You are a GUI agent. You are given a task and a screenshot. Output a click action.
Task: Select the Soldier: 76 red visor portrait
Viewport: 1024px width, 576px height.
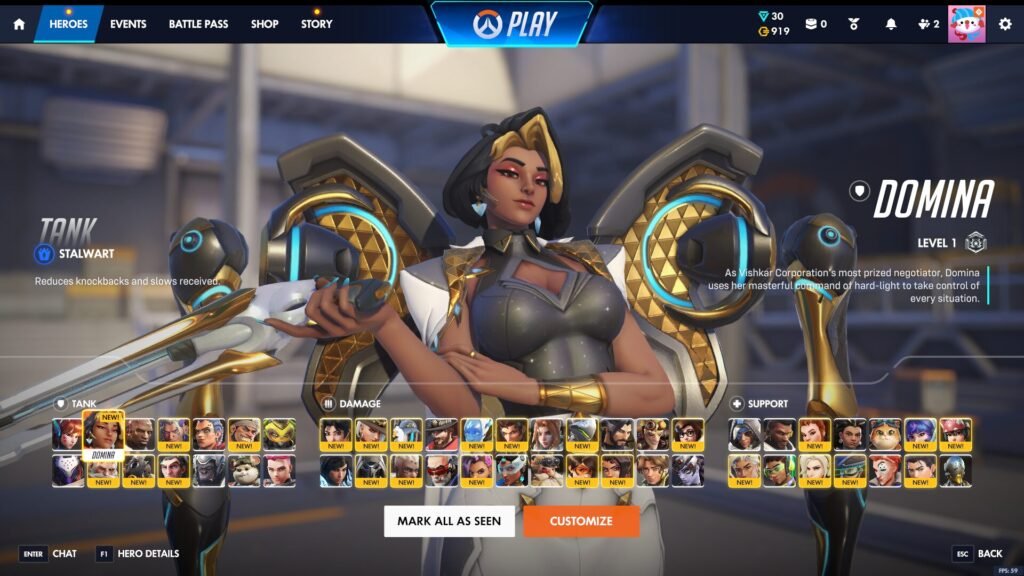pyautogui.click(x=440, y=470)
